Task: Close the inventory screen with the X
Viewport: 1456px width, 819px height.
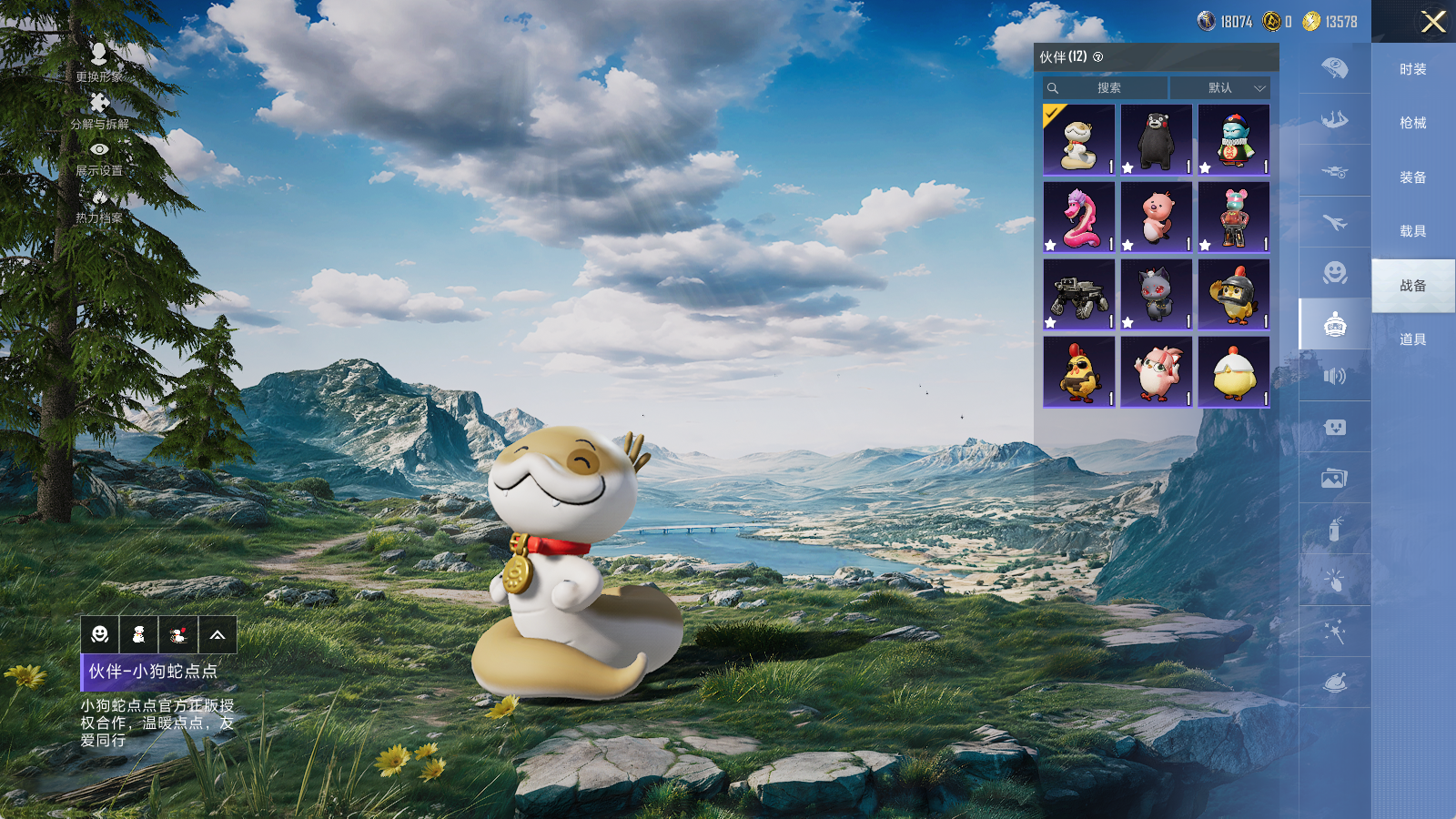Action: point(1433,22)
